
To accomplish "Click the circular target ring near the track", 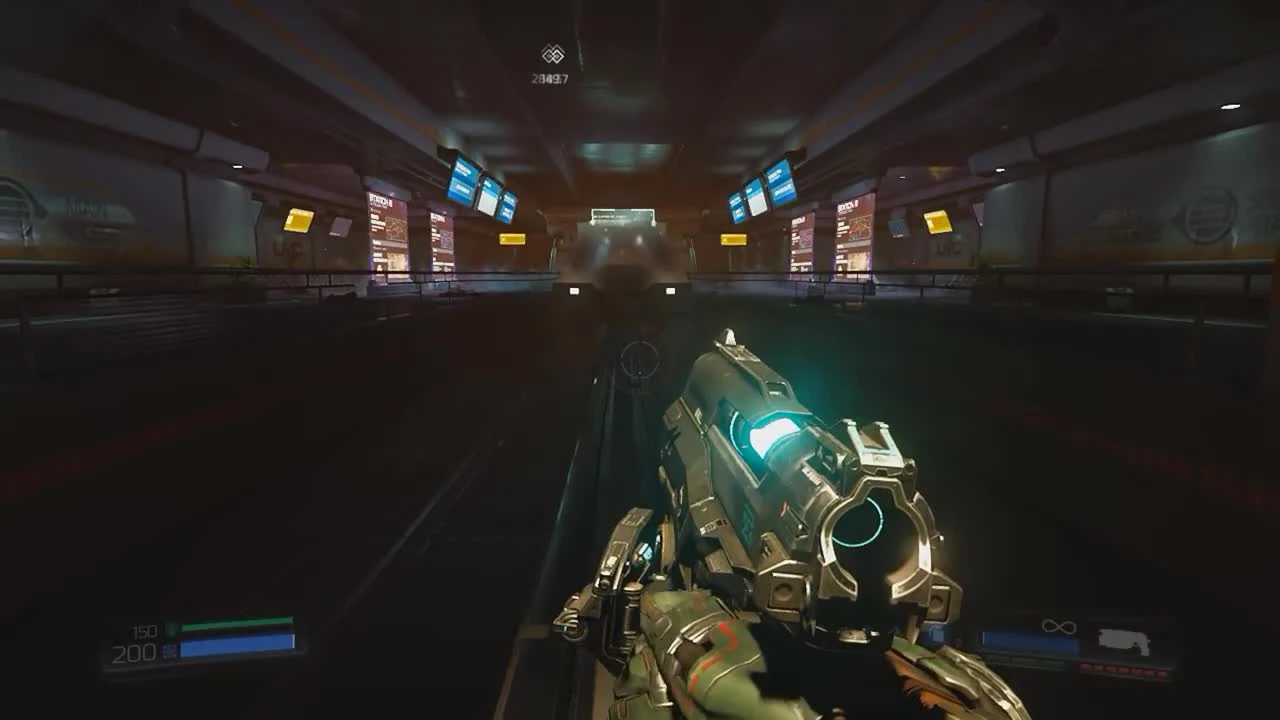I will pos(637,358).
